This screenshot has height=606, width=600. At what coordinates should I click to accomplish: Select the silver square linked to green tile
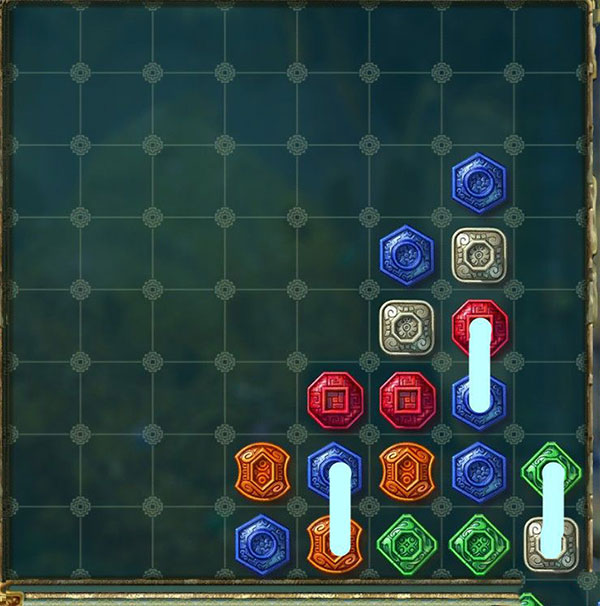tap(552, 543)
